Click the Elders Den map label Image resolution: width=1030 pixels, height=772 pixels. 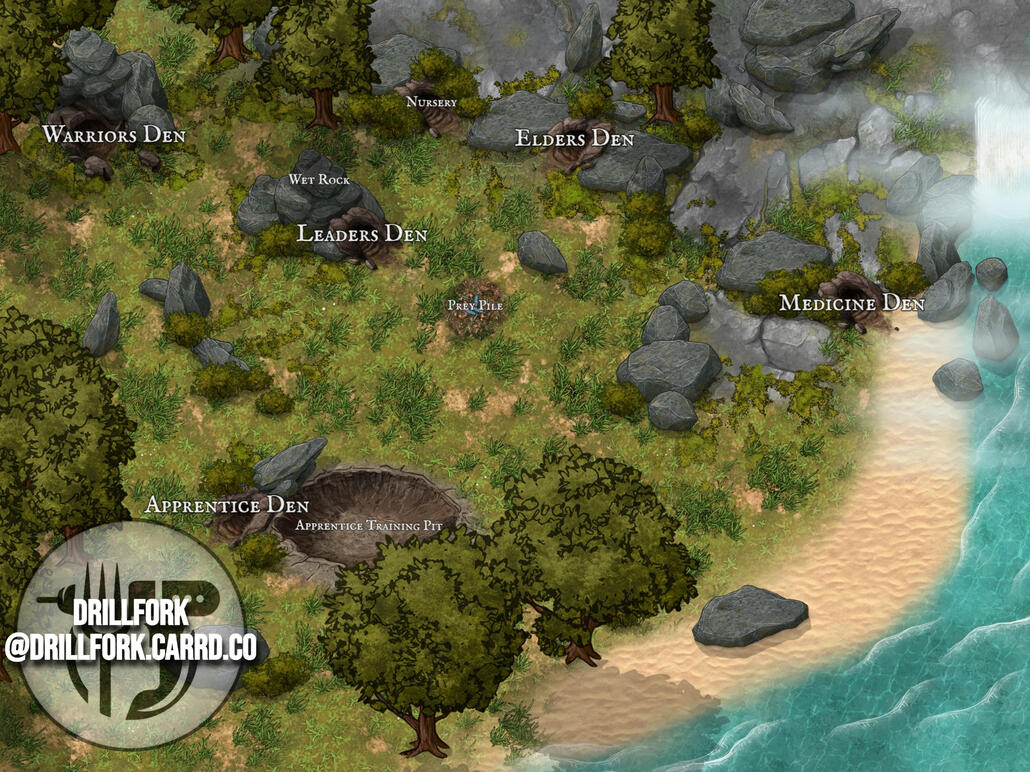tap(574, 139)
